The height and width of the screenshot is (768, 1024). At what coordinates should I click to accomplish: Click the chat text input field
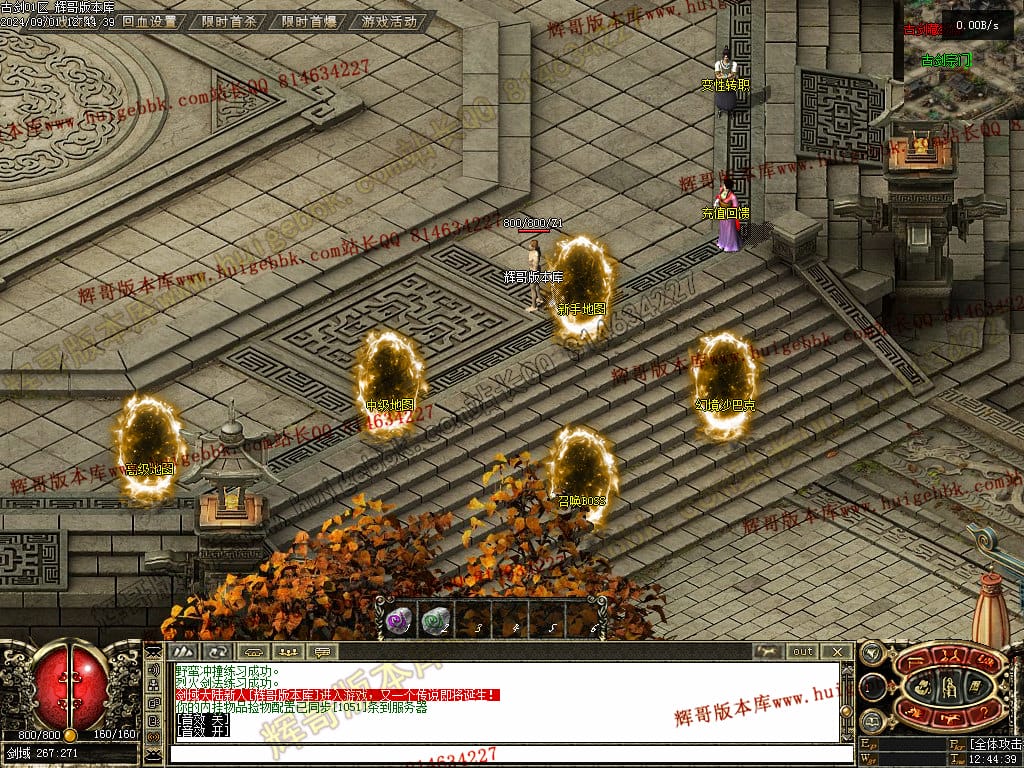tap(500, 753)
